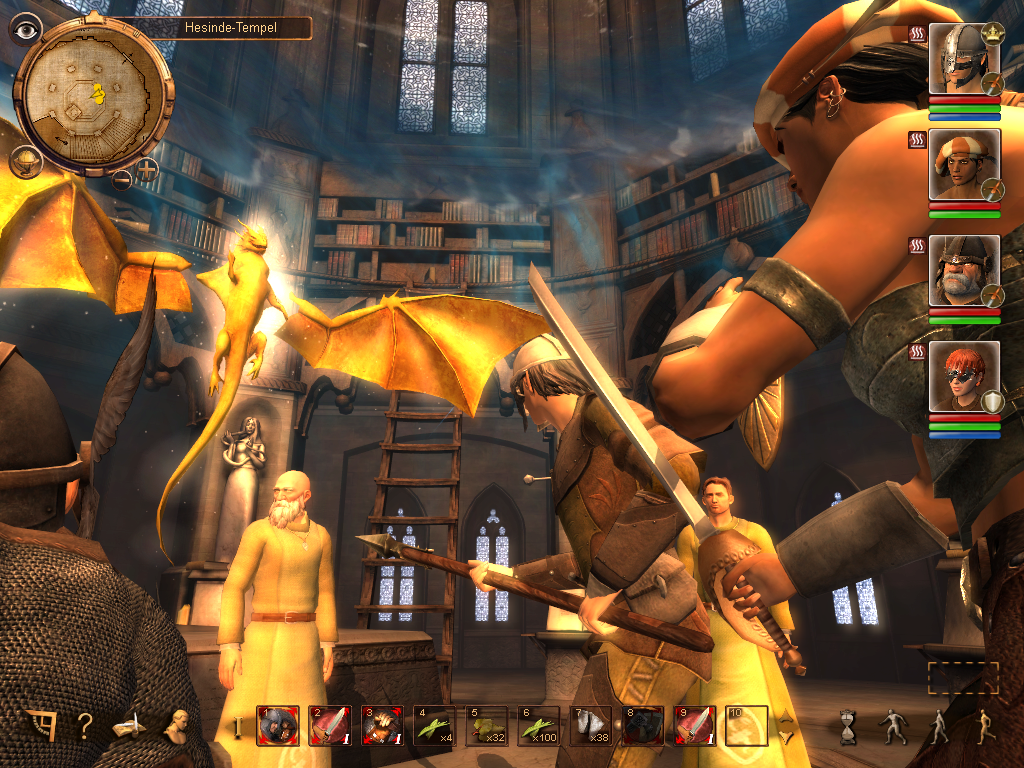The image size is (1024, 768).
Task: Open the game menu triangle-ruler icon
Action: [39, 727]
